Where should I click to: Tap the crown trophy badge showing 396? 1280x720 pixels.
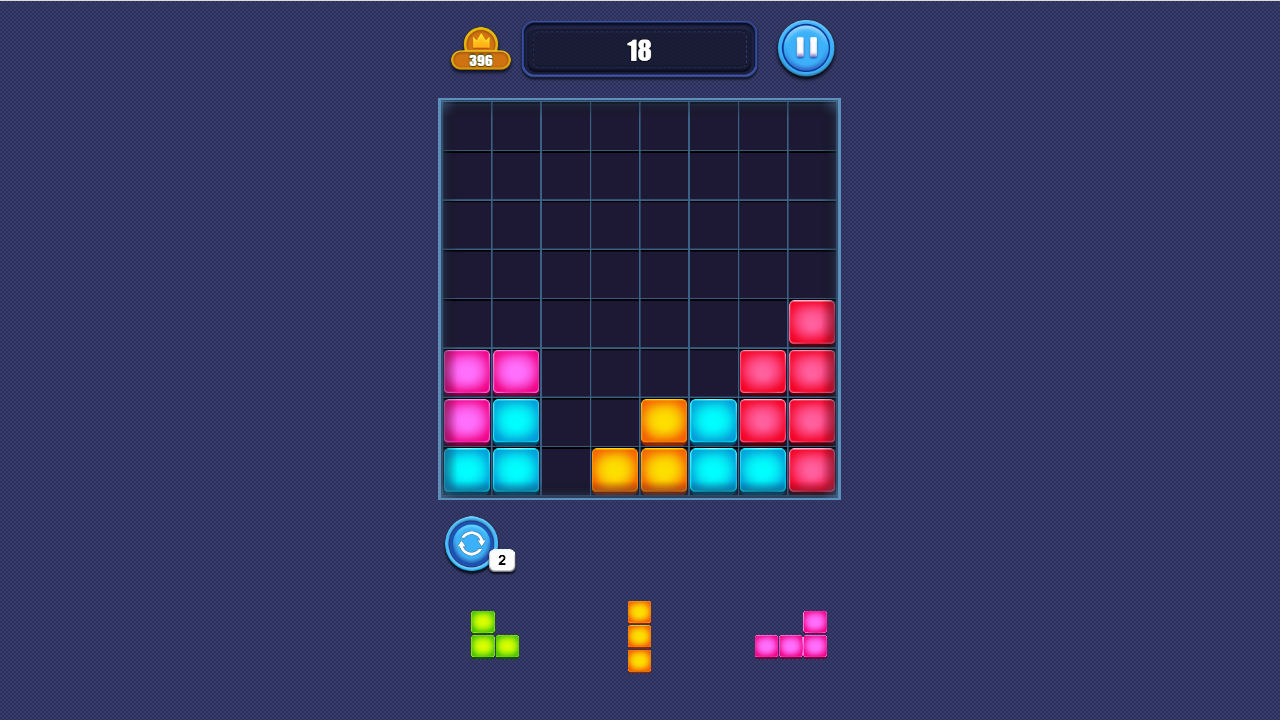point(481,47)
